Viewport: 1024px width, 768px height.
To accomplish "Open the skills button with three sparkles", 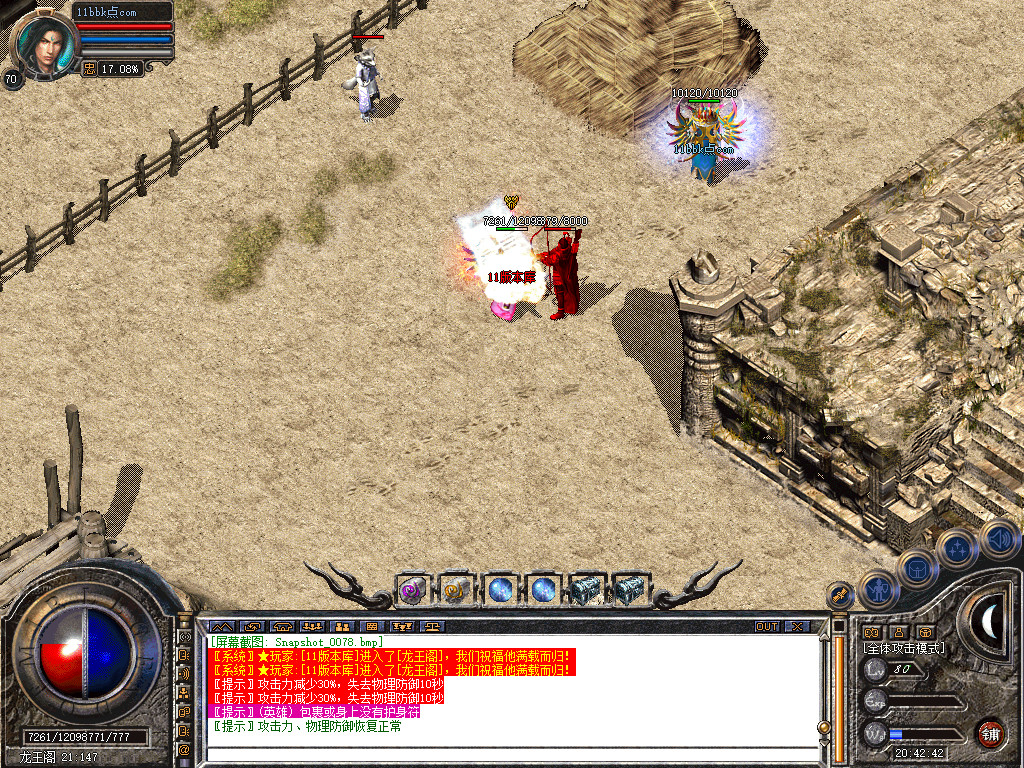I will (x=957, y=548).
